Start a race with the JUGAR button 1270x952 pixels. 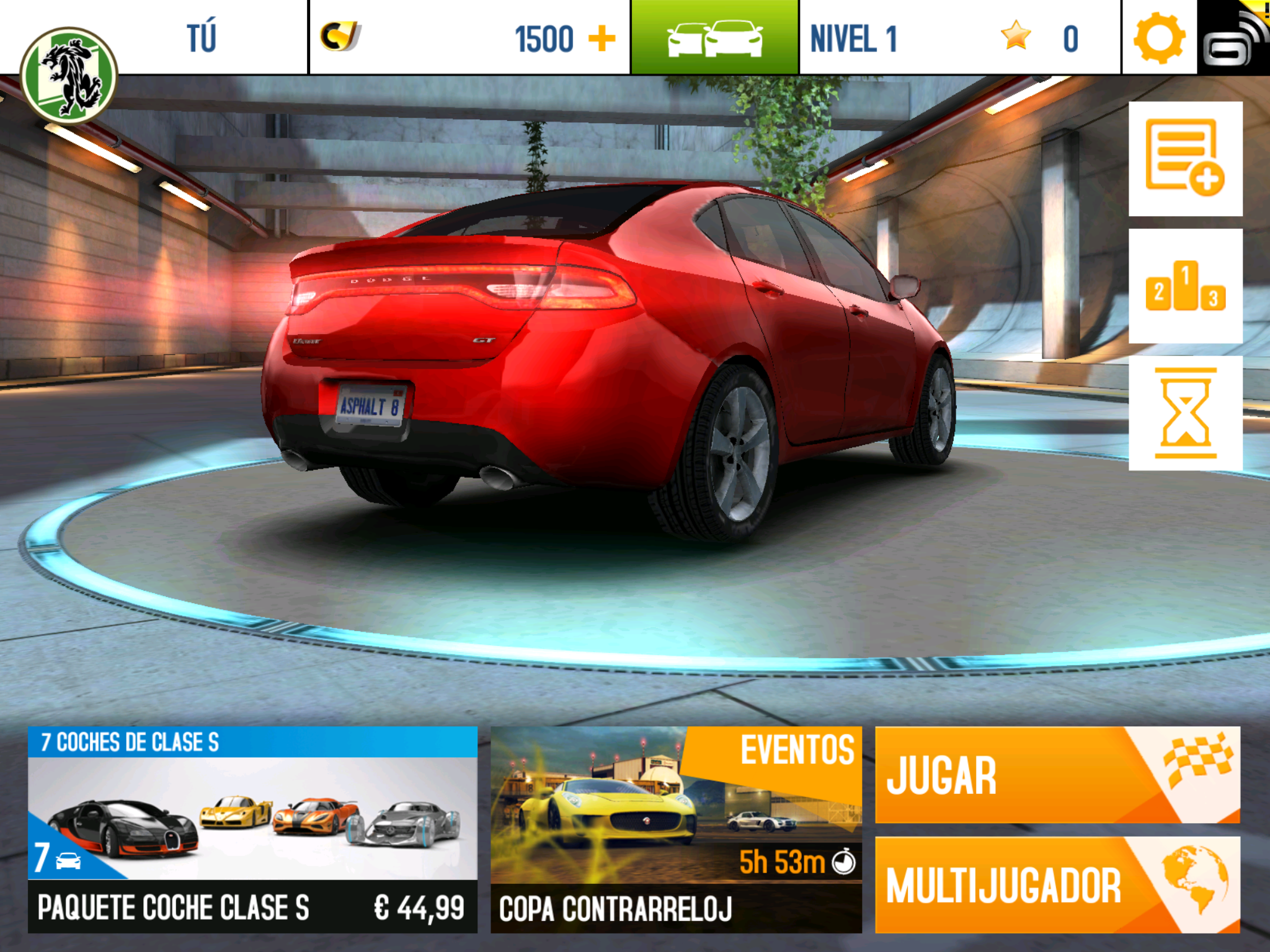click(1057, 775)
